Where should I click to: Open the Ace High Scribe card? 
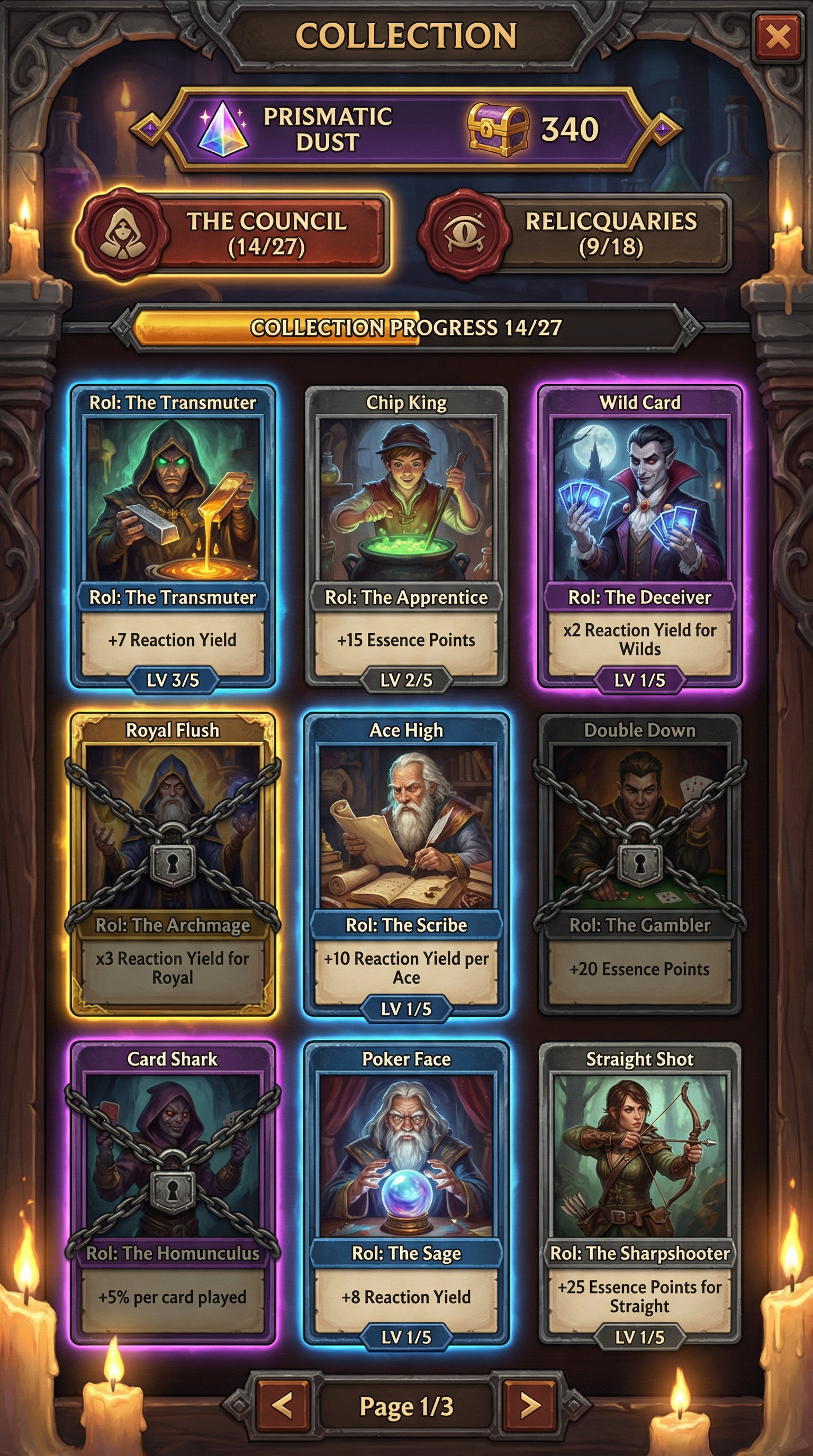tap(406, 863)
